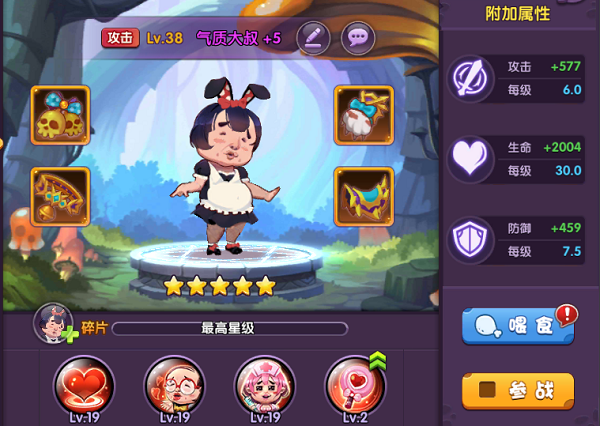Select the skull with bow equipment slot

[x=60, y=115]
